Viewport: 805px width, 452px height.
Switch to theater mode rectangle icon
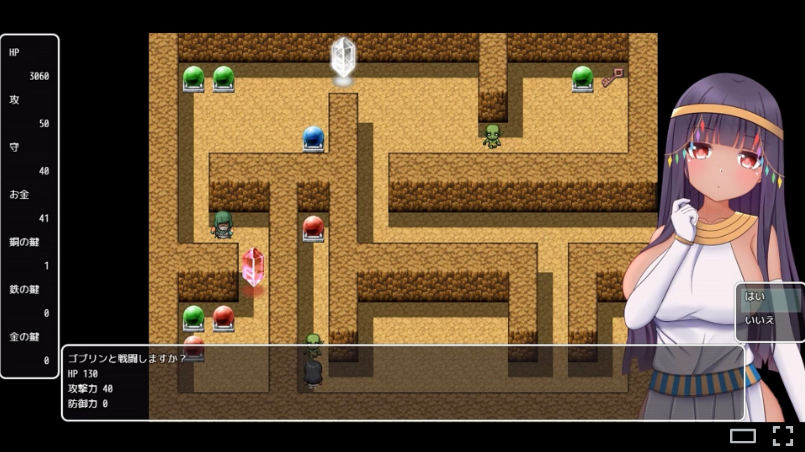(742, 435)
